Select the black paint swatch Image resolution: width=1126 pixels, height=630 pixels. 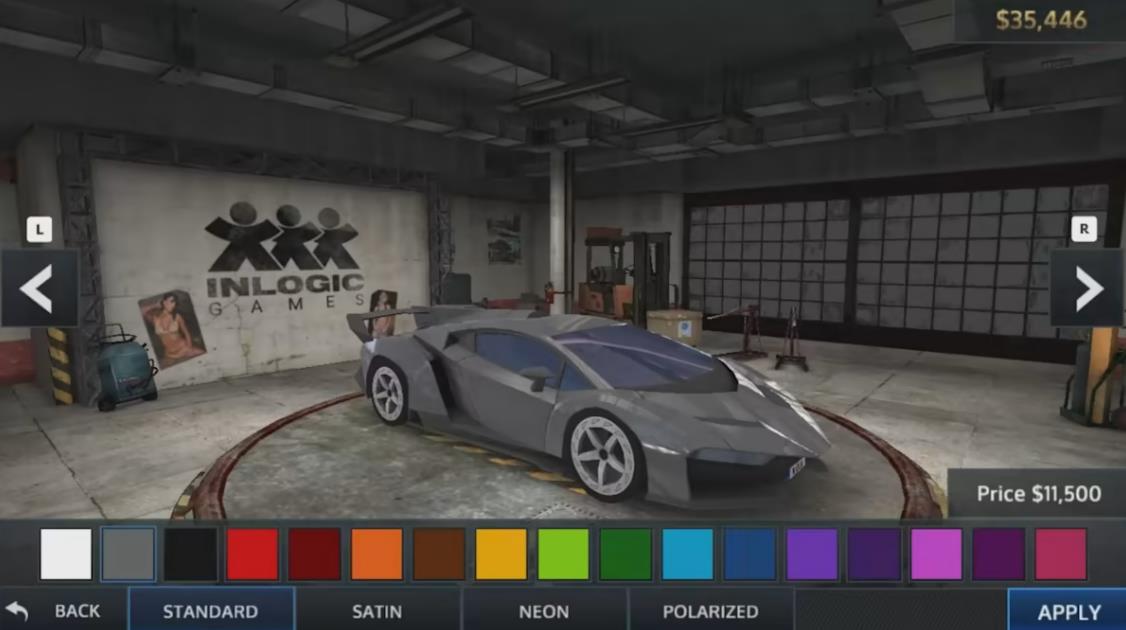(190, 554)
